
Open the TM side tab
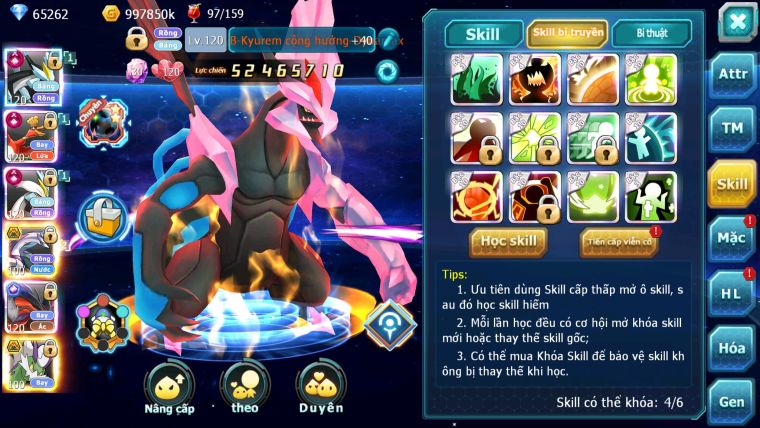pos(732,128)
